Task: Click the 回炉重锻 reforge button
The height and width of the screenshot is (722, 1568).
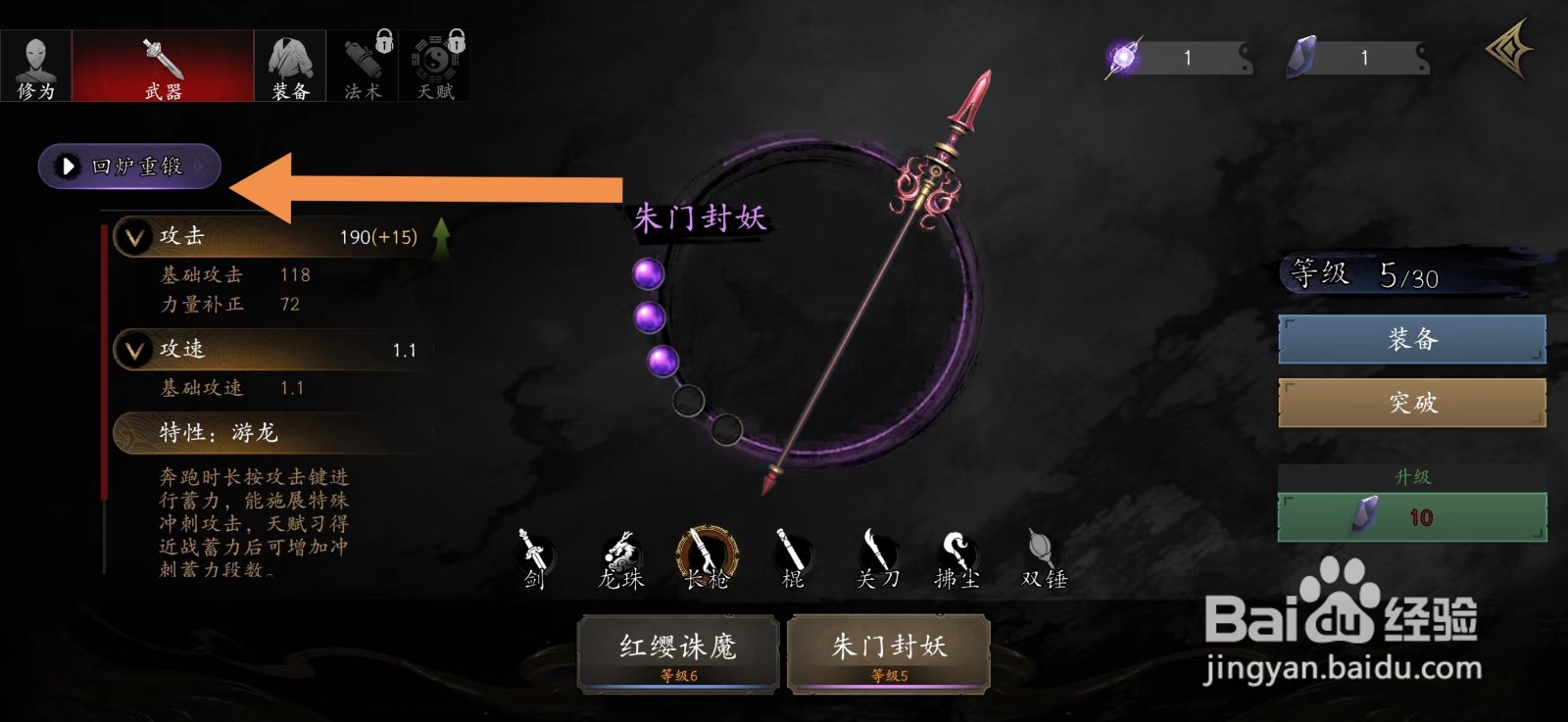Action: [x=127, y=166]
